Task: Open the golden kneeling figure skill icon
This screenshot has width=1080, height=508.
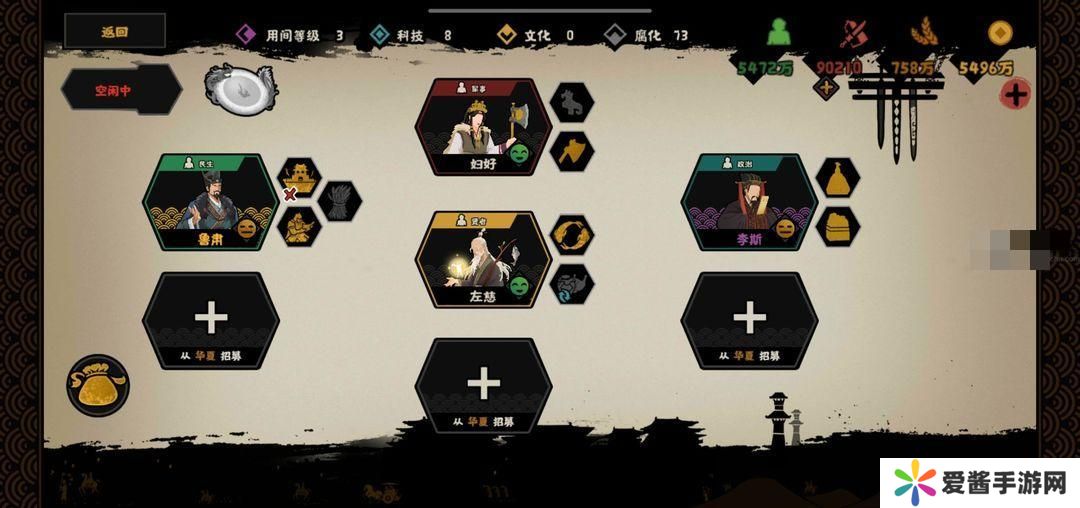Action: coord(298,227)
